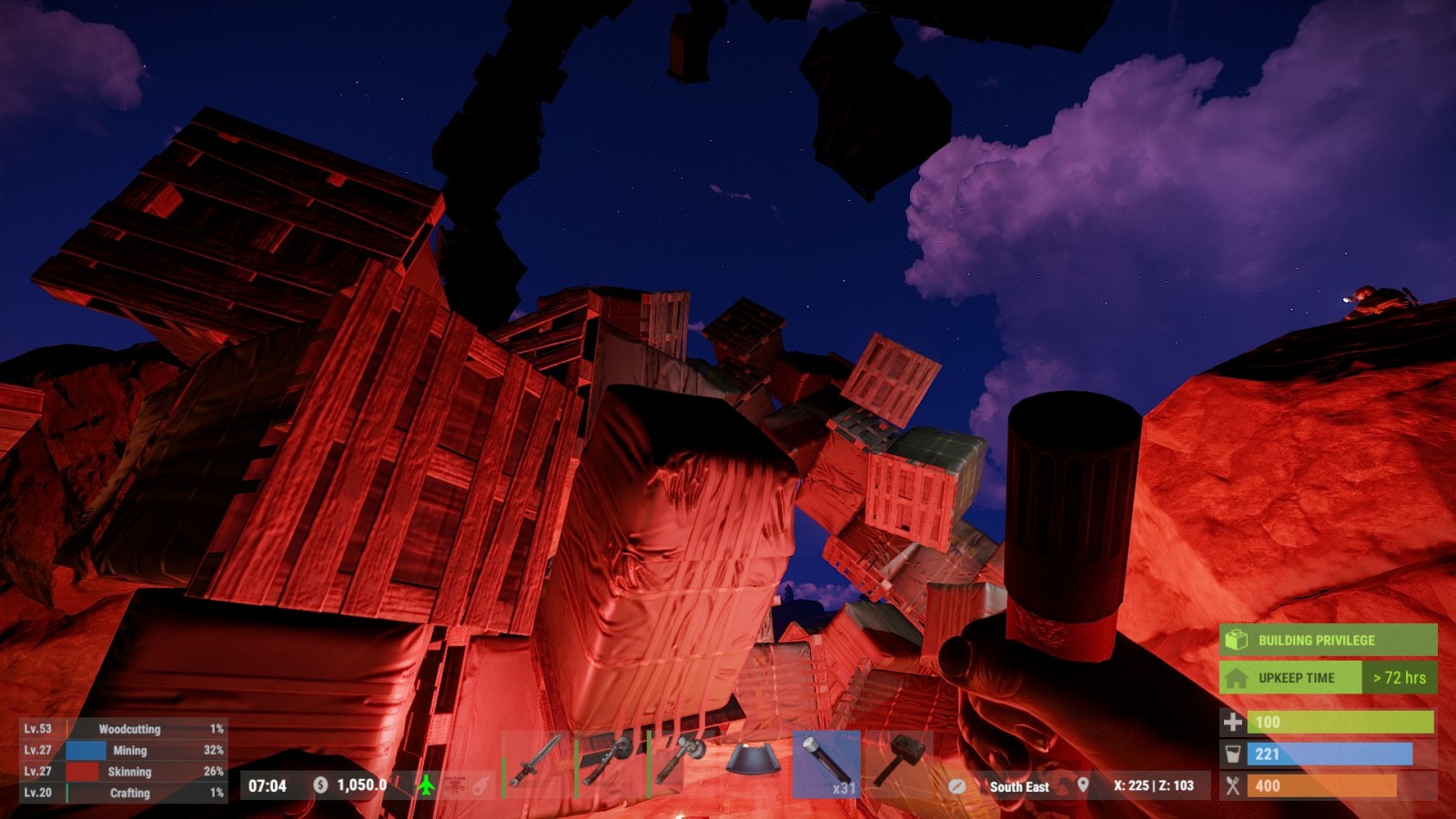Equip the building hammer from hotbar
1456x819 pixels.
[899, 763]
